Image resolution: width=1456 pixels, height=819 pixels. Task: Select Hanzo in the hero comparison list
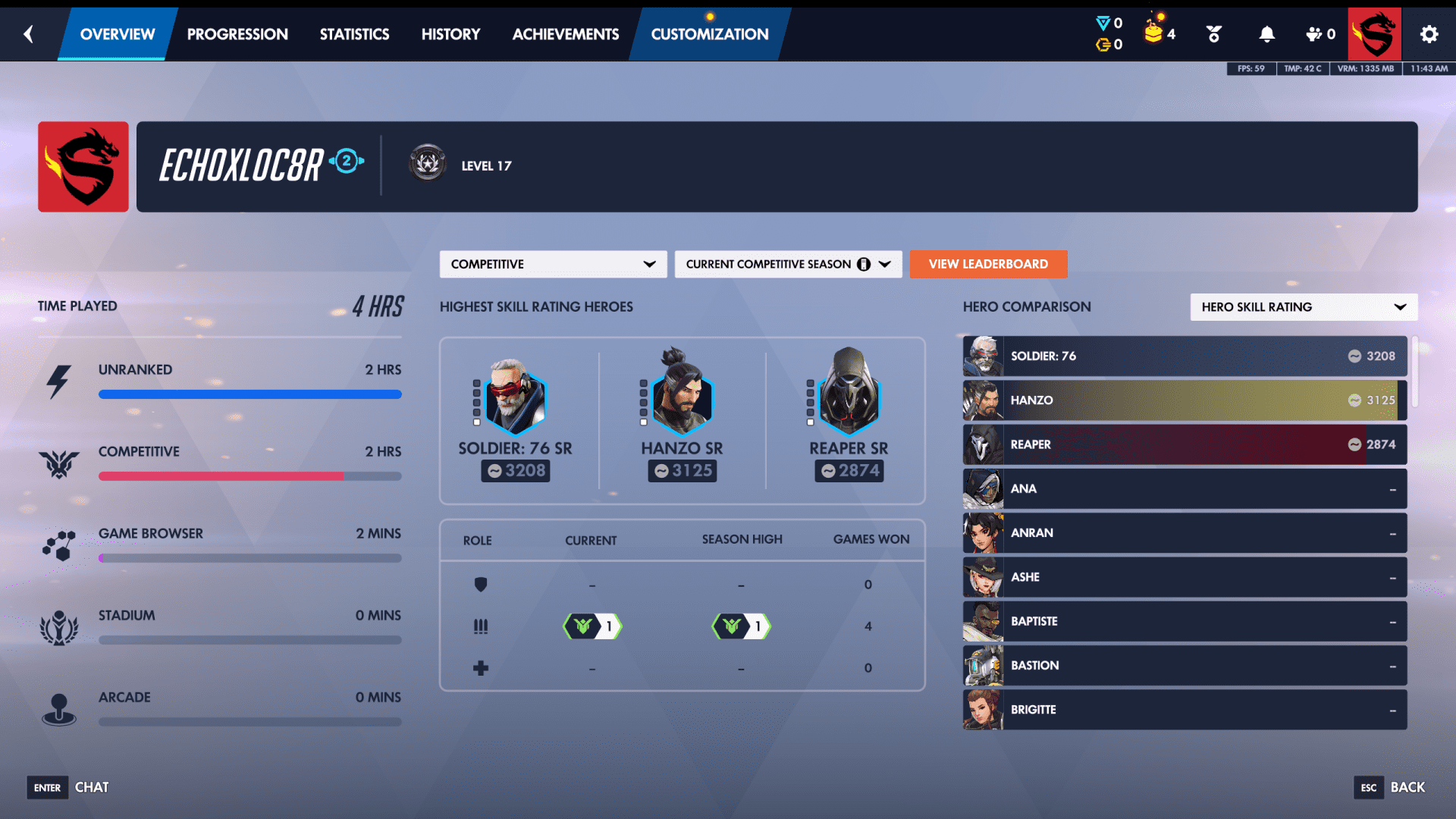coord(1183,400)
